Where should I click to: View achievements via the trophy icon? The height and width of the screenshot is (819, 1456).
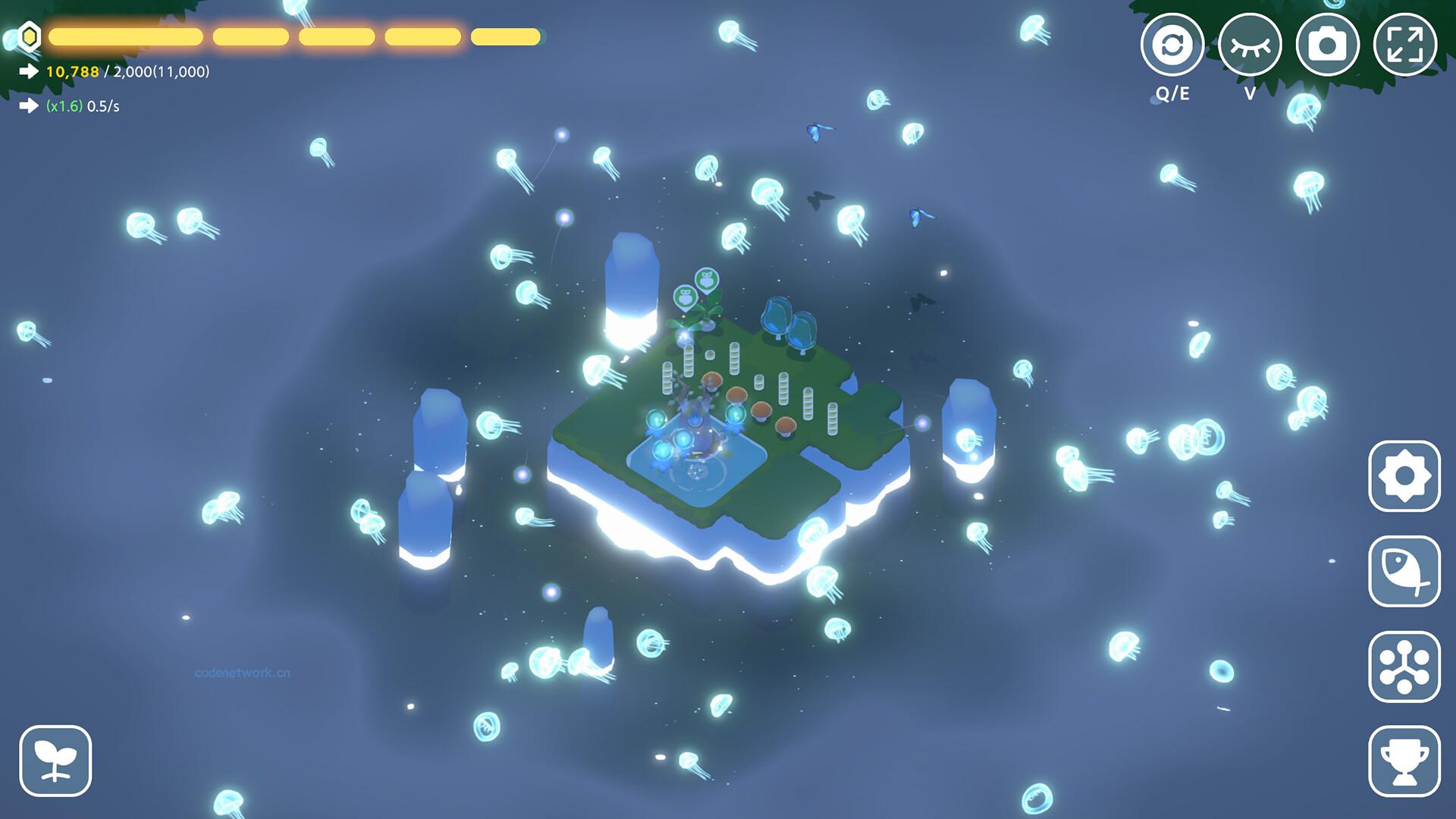click(x=1404, y=753)
